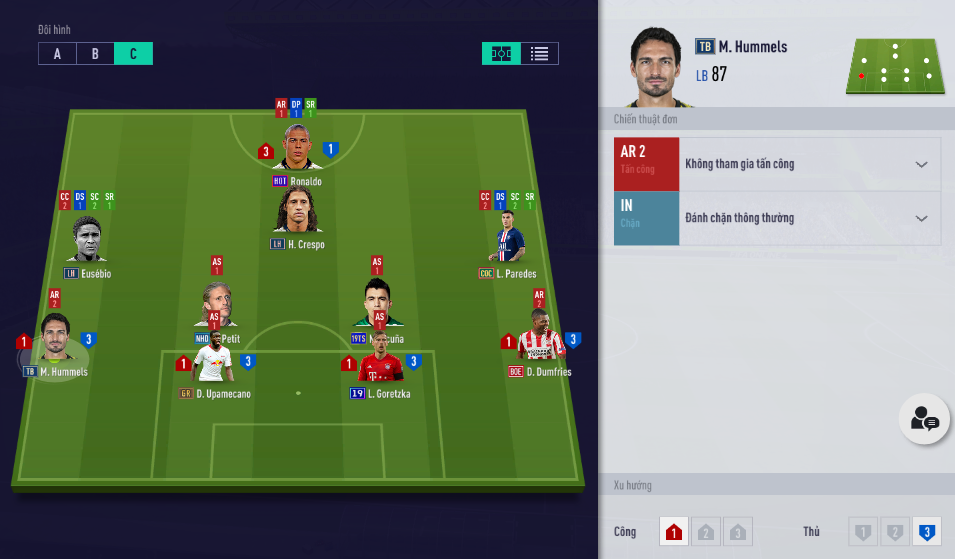Switch to squad tab B
Image resolution: width=955 pixels, height=559 pixels.
(x=95, y=54)
